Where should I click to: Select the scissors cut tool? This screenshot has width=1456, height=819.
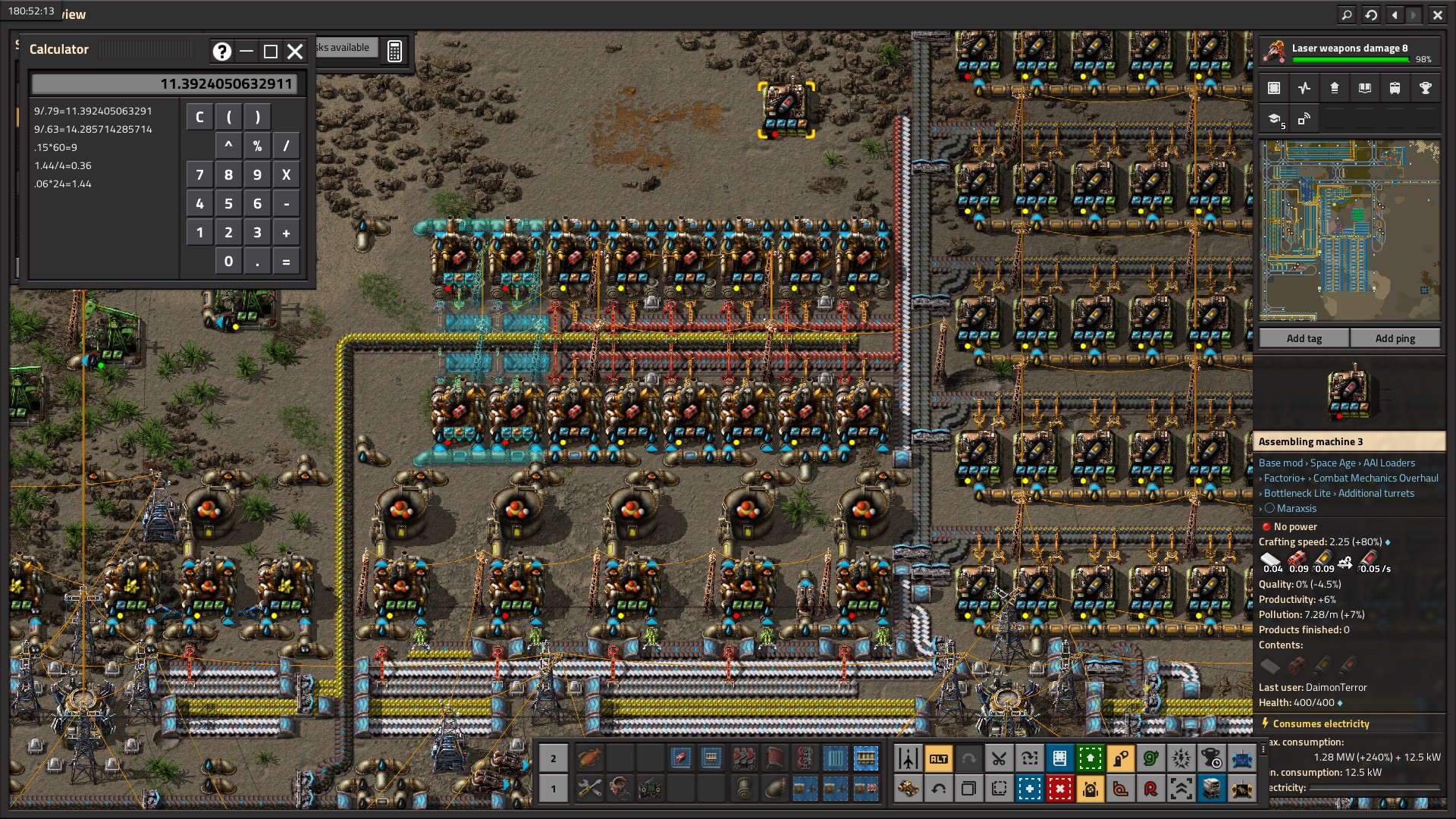pyautogui.click(x=999, y=758)
